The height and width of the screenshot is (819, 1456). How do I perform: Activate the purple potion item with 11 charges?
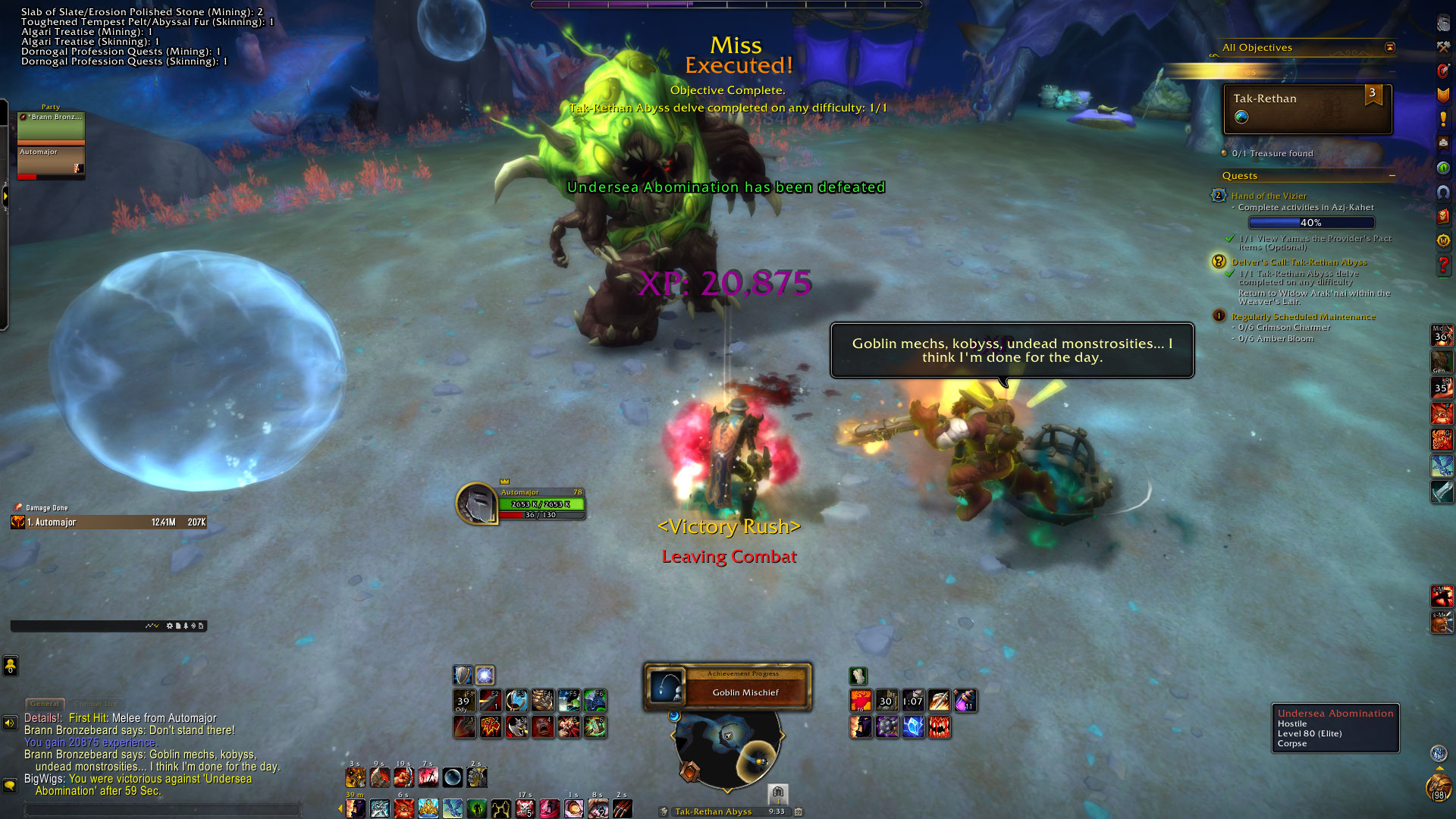point(965,700)
